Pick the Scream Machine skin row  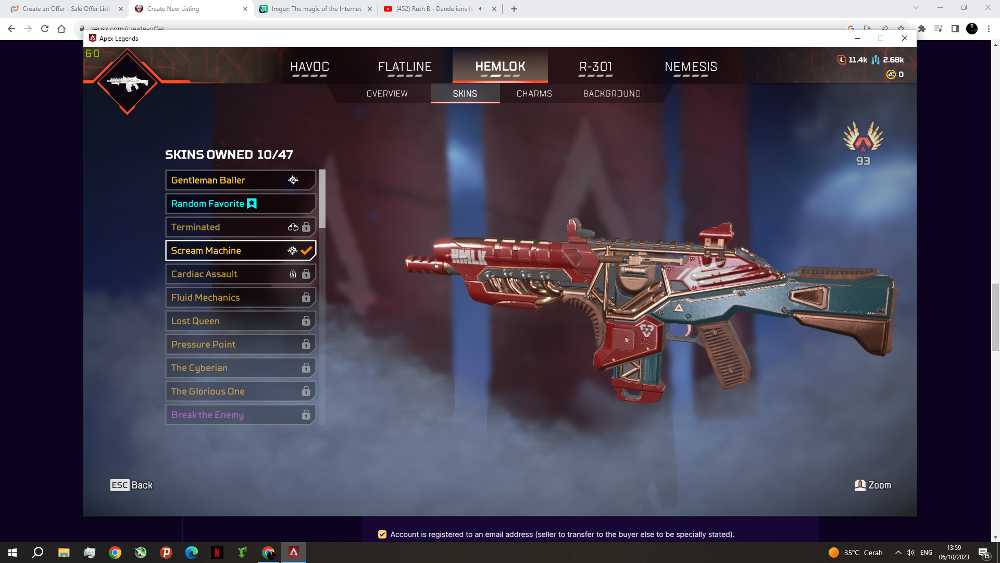240,251
